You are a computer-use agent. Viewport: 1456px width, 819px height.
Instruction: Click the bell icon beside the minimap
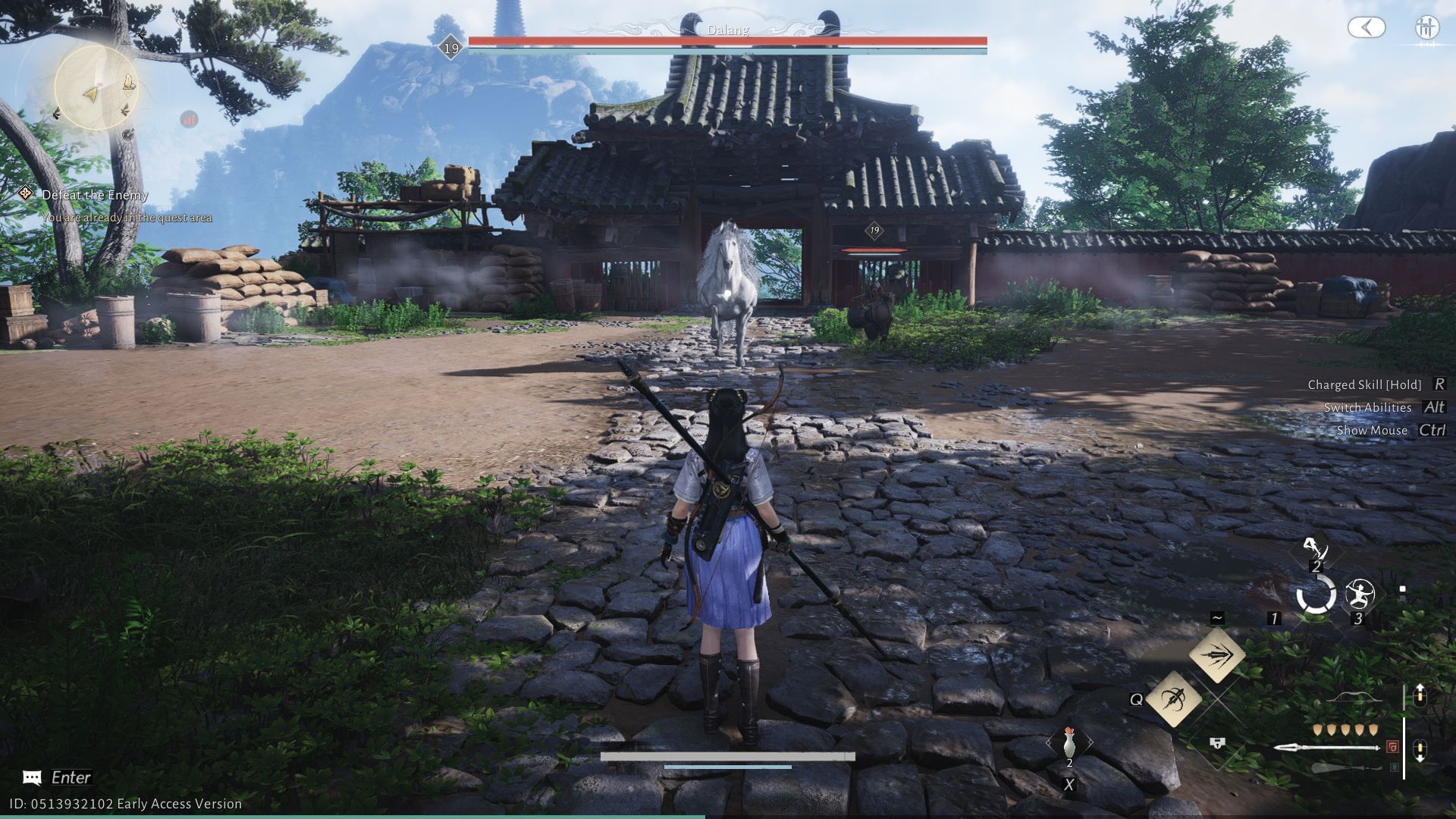tap(127, 83)
